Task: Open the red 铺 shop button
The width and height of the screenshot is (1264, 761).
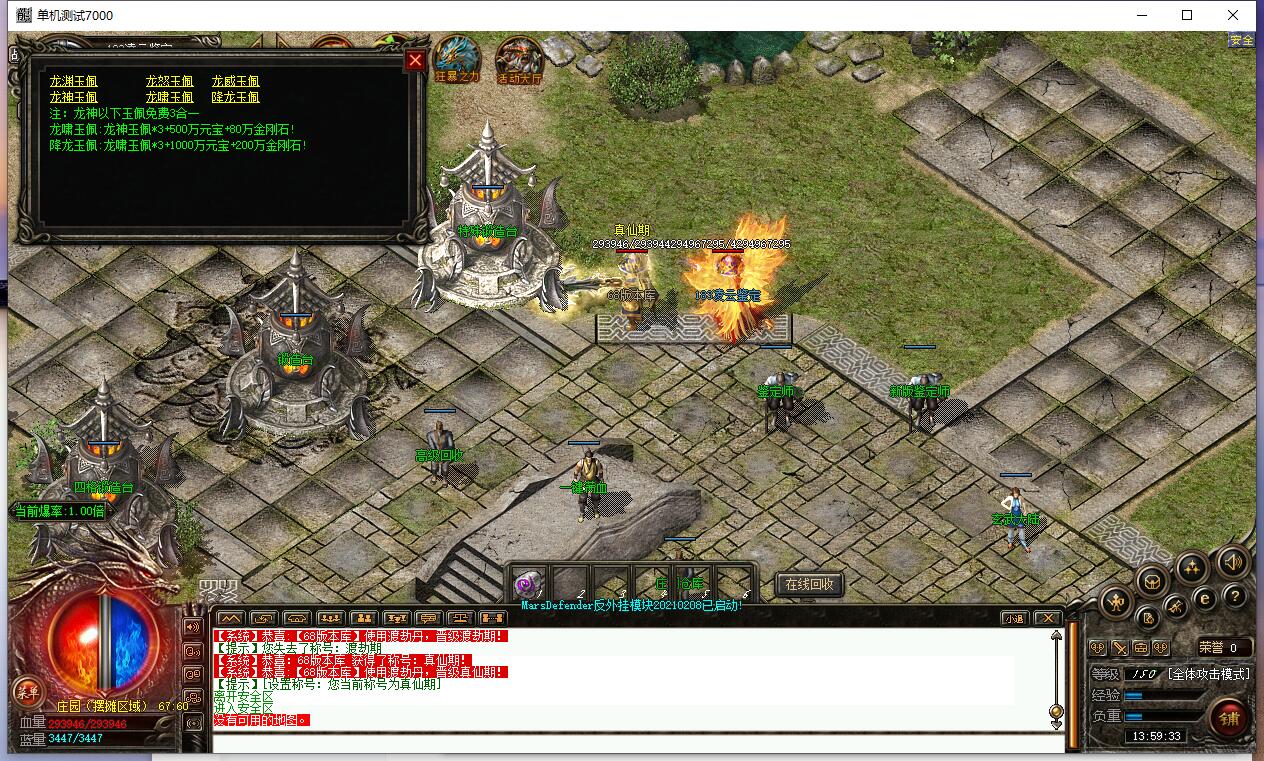Action: [x=1228, y=718]
